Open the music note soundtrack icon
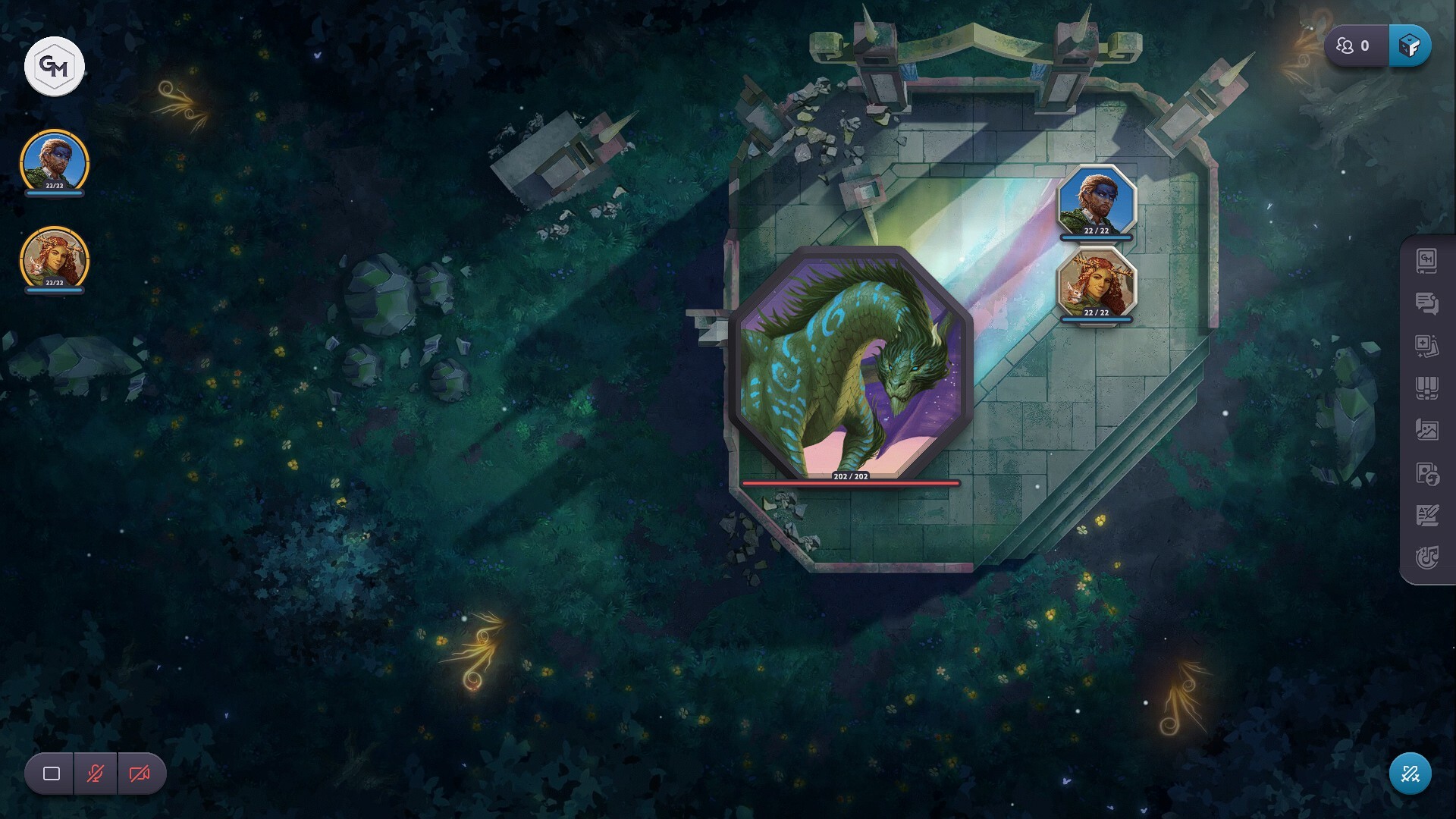Image resolution: width=1456 pixels, height=819 pixels. click(1426, 558)
